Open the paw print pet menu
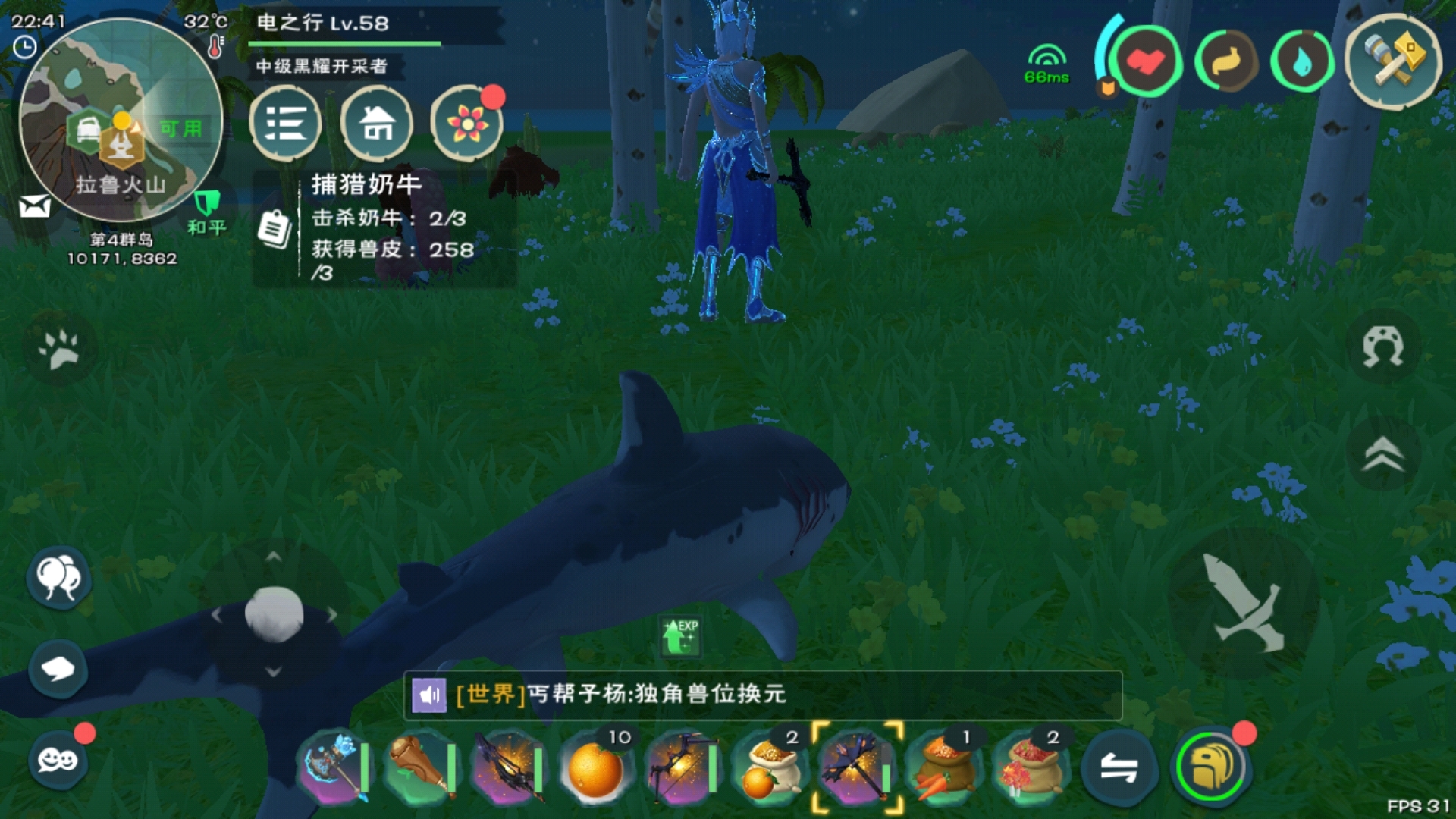The height and width of the screenshot is (819, 1456). [59, 349]
